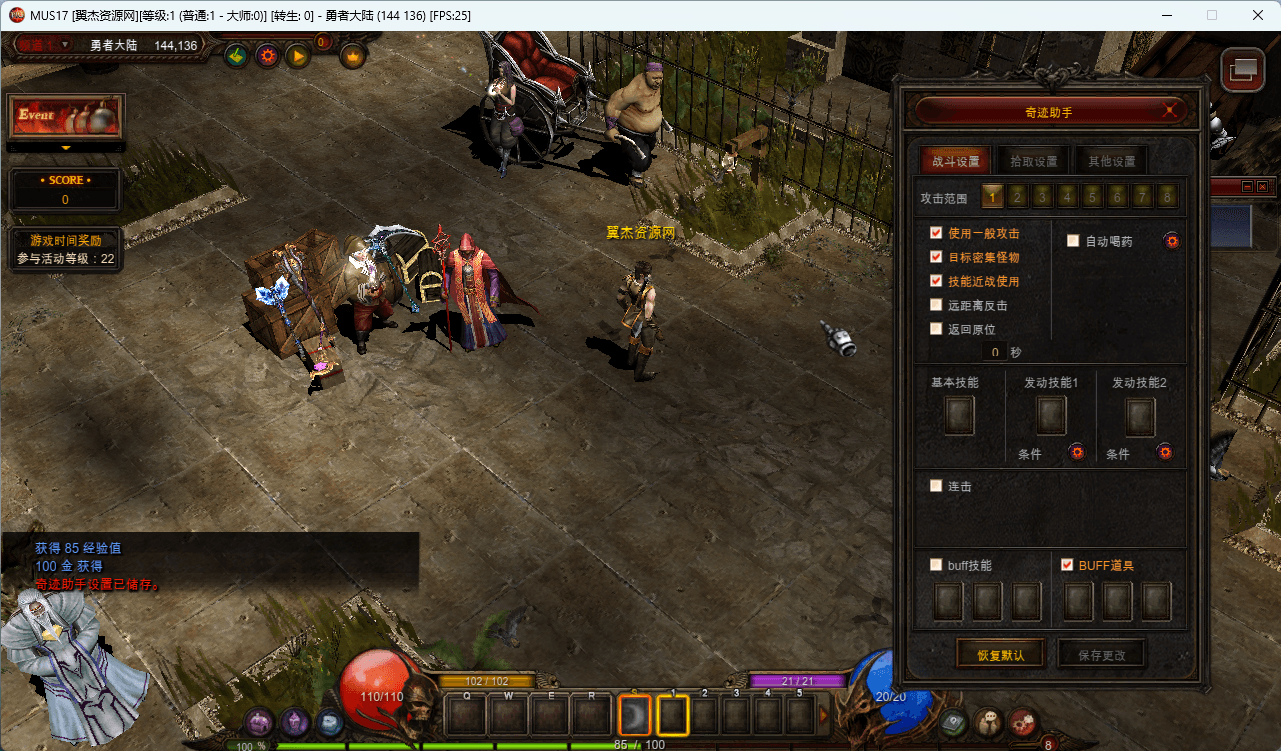Switch to the 拾取设置 tab

[x=1031, y=161]
